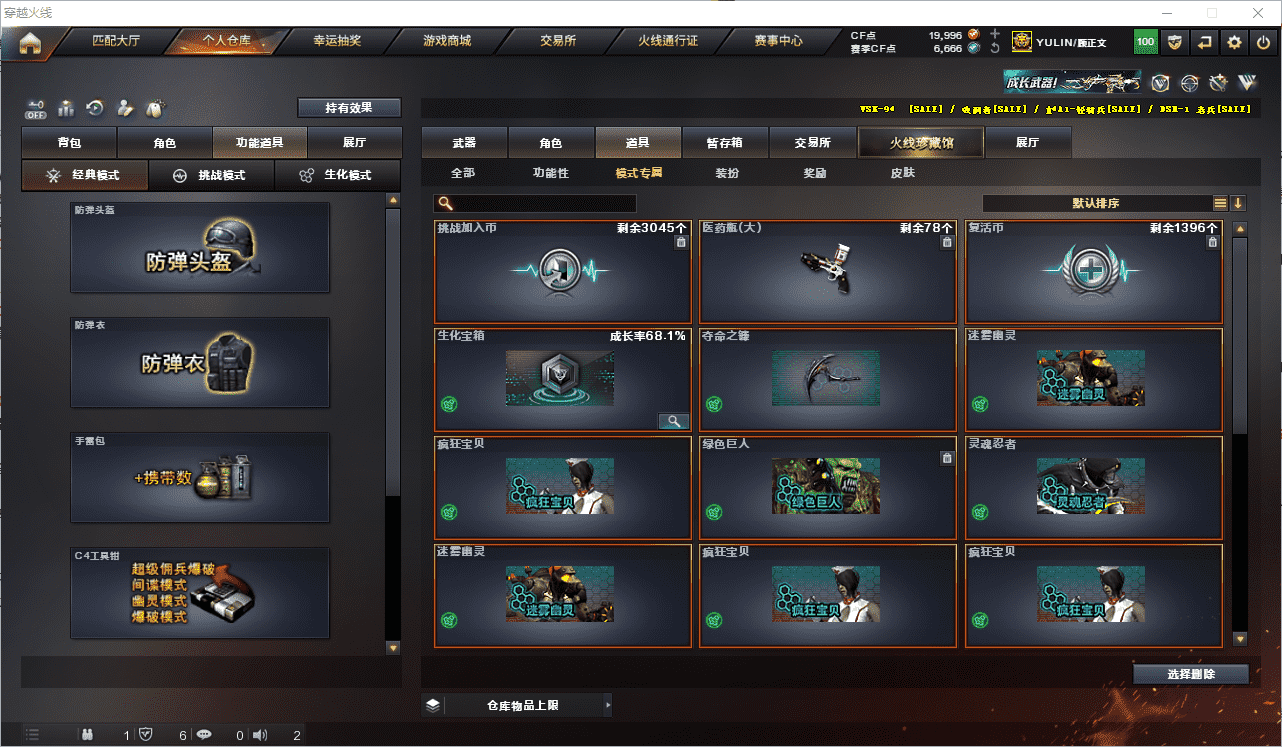Select the 防弹头盔 bulletproof helmet slot

pyautogui.click(x=200, y=247)
